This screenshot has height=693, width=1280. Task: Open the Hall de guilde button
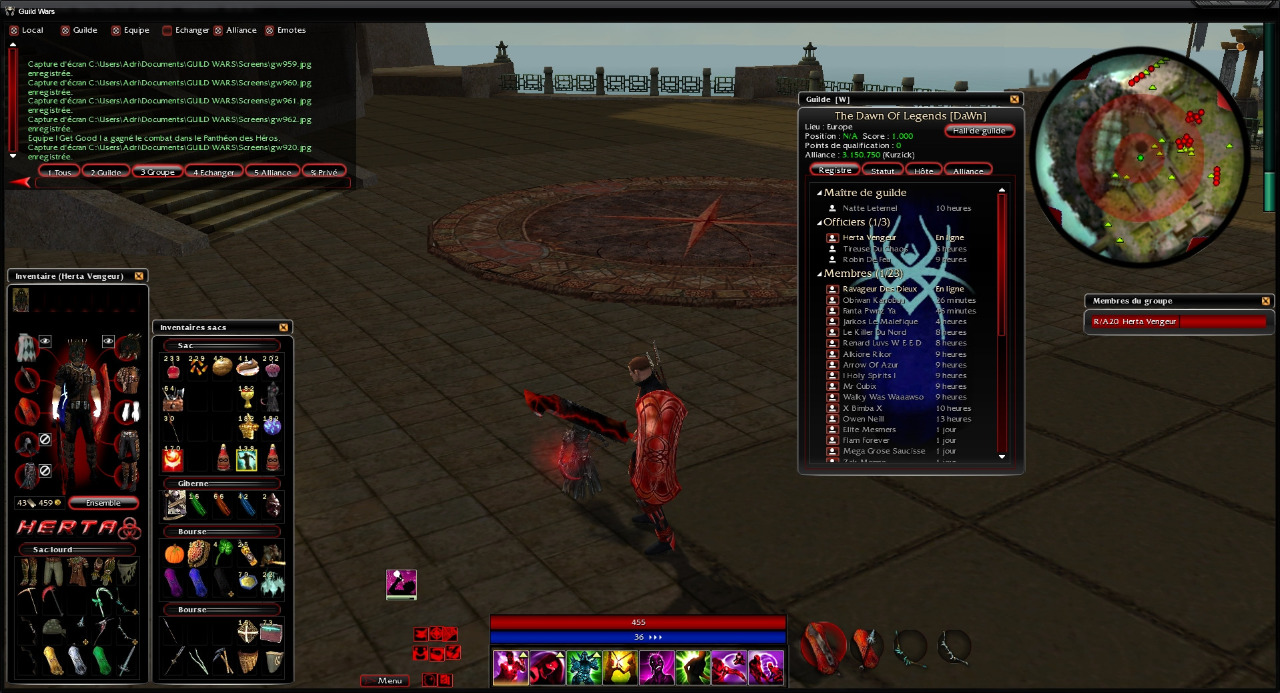coord(979,131)
